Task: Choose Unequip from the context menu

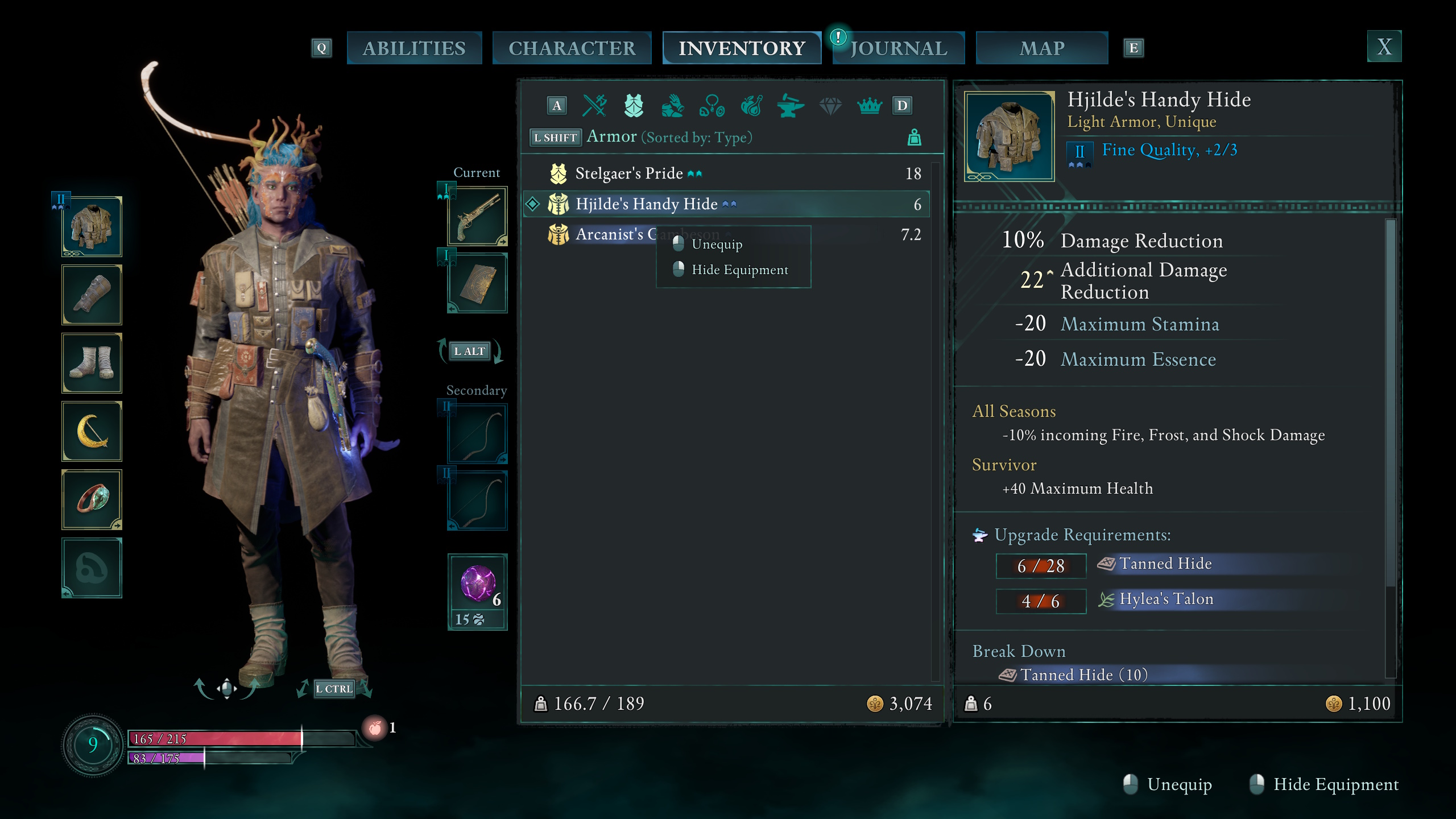Action: click(x=716, y=244)
